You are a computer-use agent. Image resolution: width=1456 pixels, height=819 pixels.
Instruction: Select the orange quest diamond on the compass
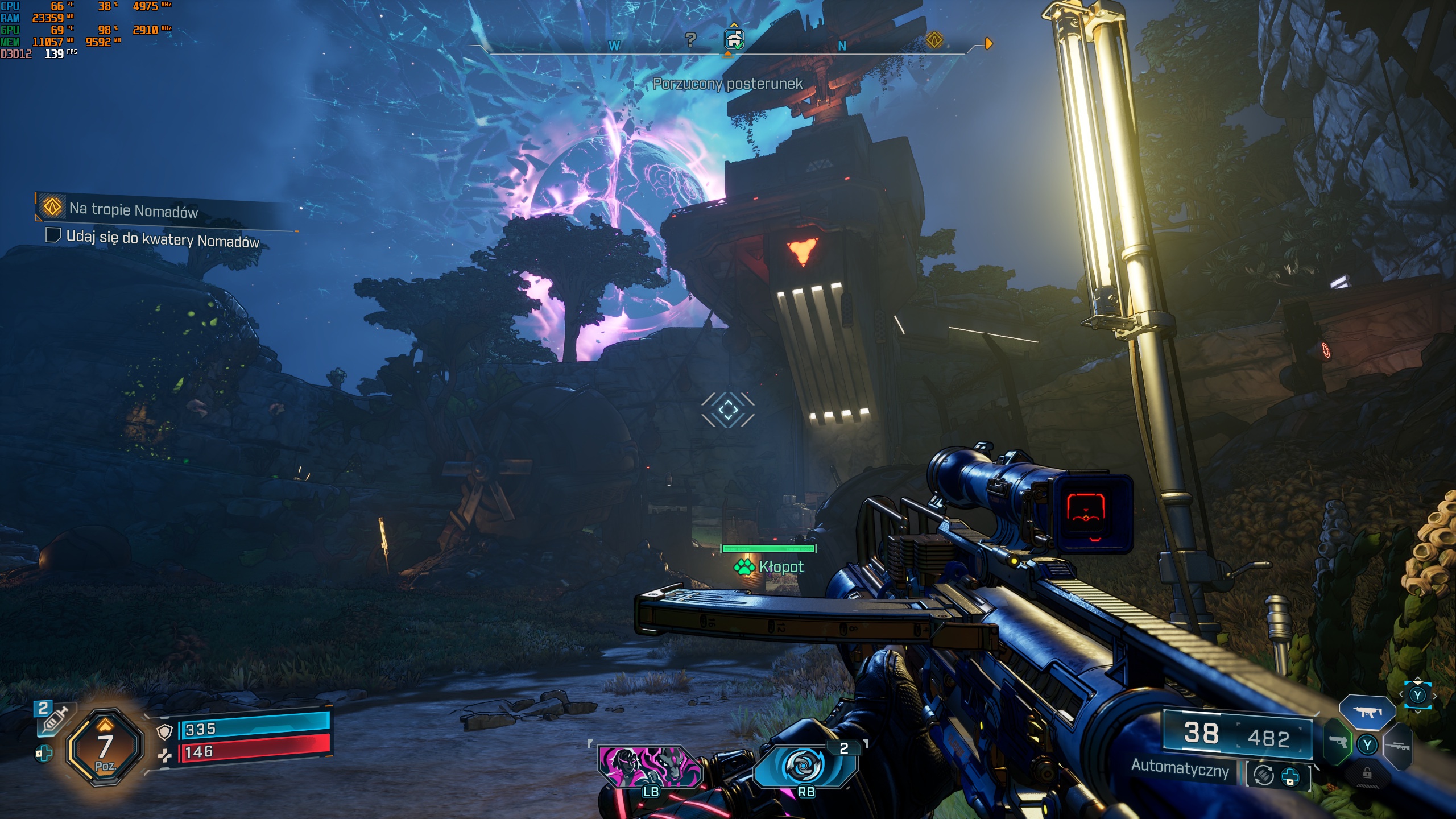point(934,40)
